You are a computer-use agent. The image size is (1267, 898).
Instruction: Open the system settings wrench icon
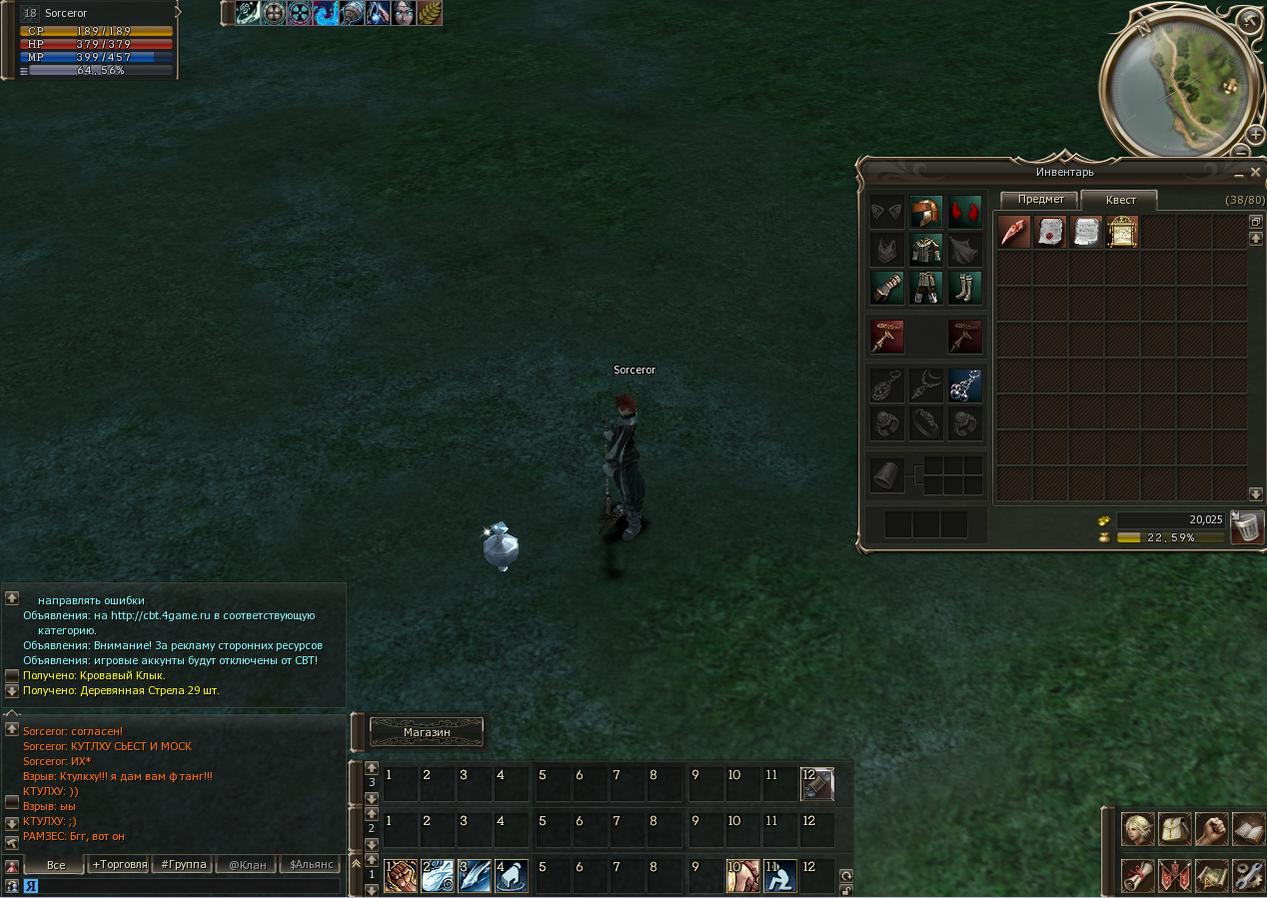click(1248, 875)
